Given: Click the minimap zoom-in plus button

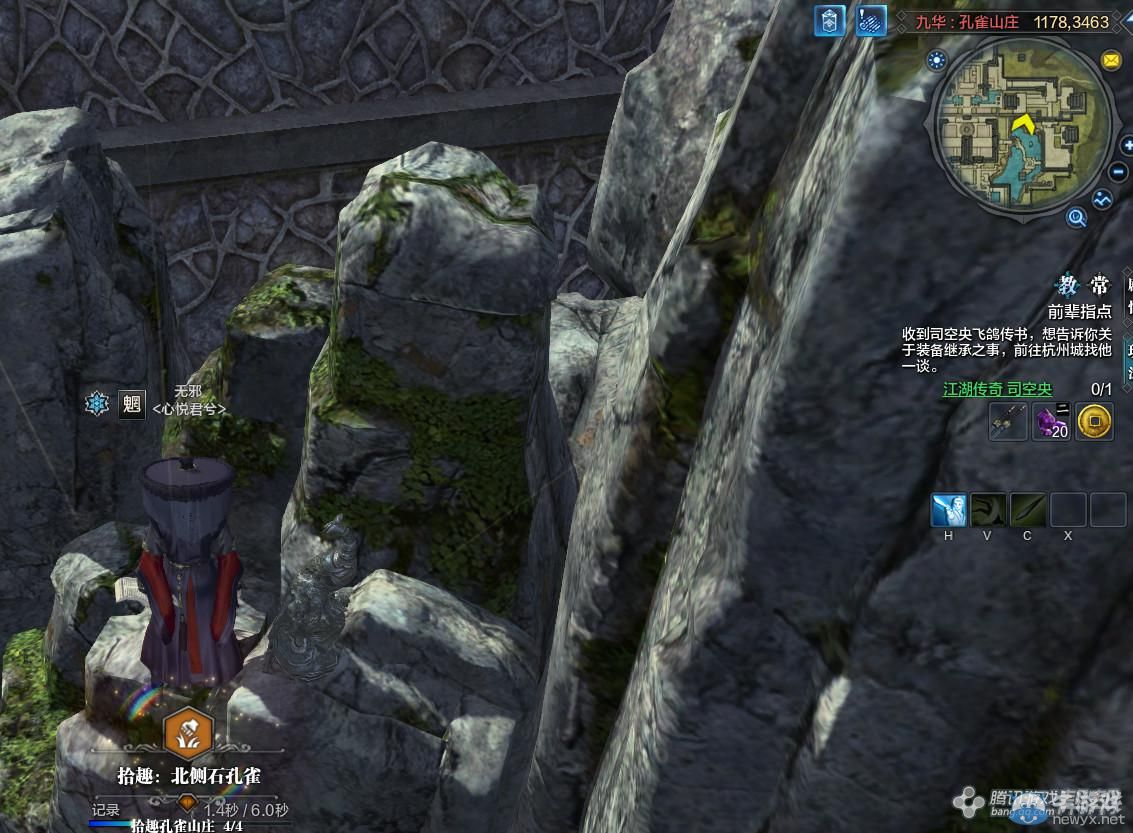Looking at the screenshot, I should (x=1128, y=146).
